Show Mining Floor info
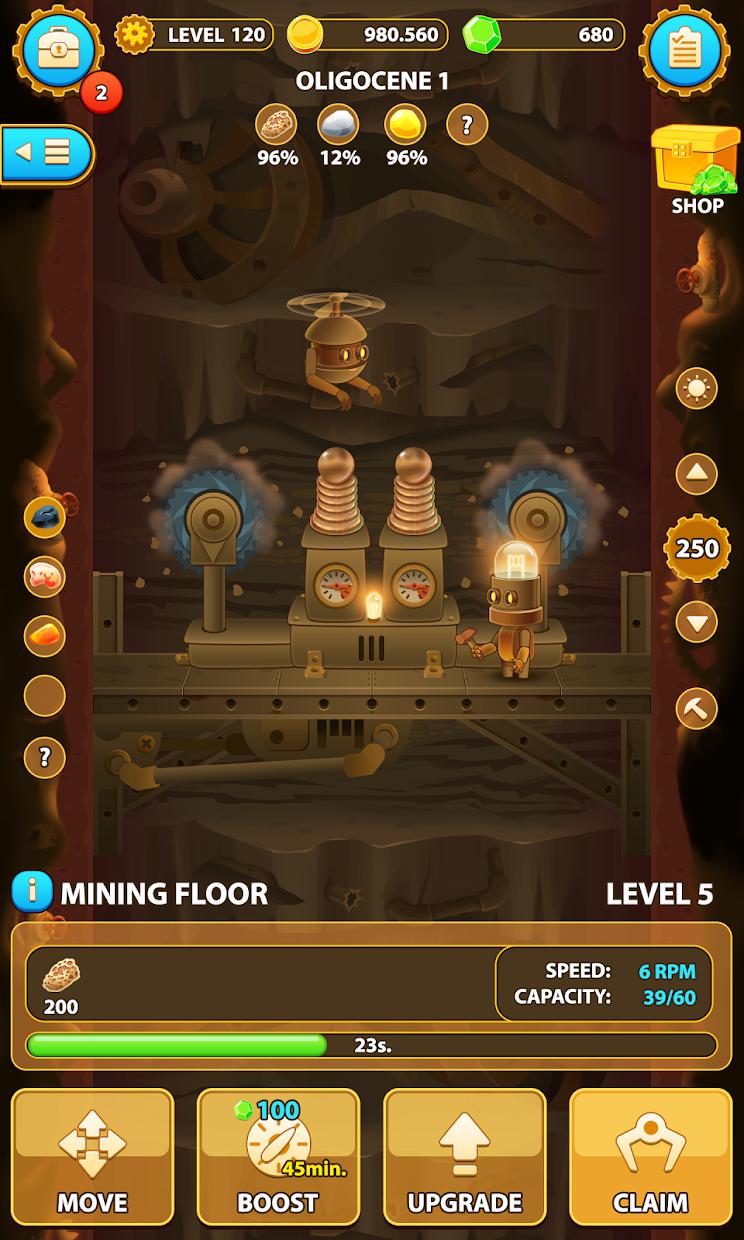This screenshot has height=1240, width=744. (31, 892)
